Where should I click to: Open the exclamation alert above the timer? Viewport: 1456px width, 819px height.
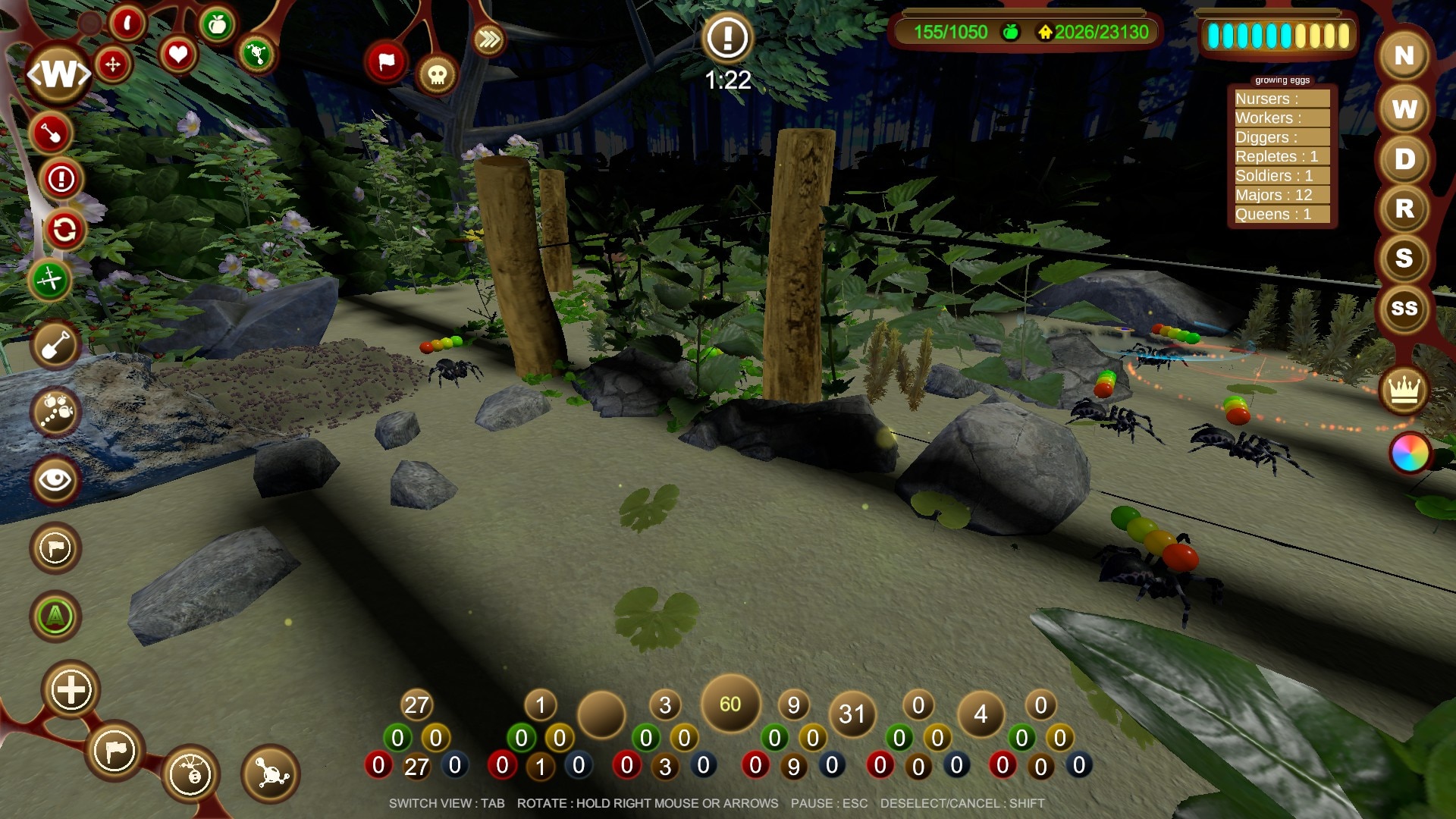(x=727, y=37)
